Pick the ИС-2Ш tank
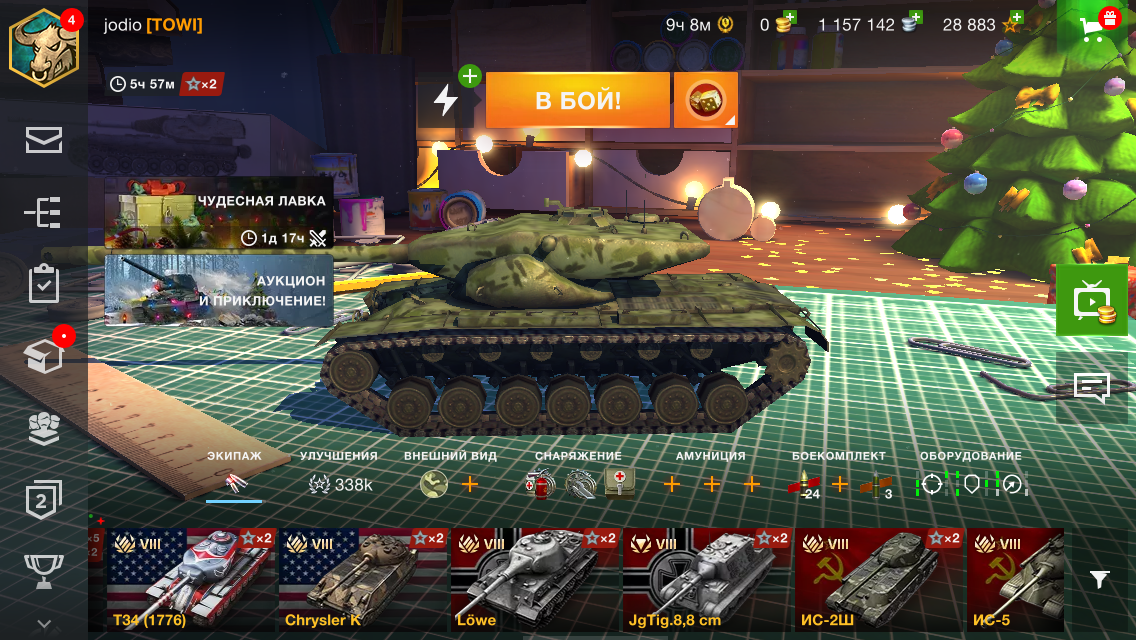1136x640 pixels. (x=878, y=580)
